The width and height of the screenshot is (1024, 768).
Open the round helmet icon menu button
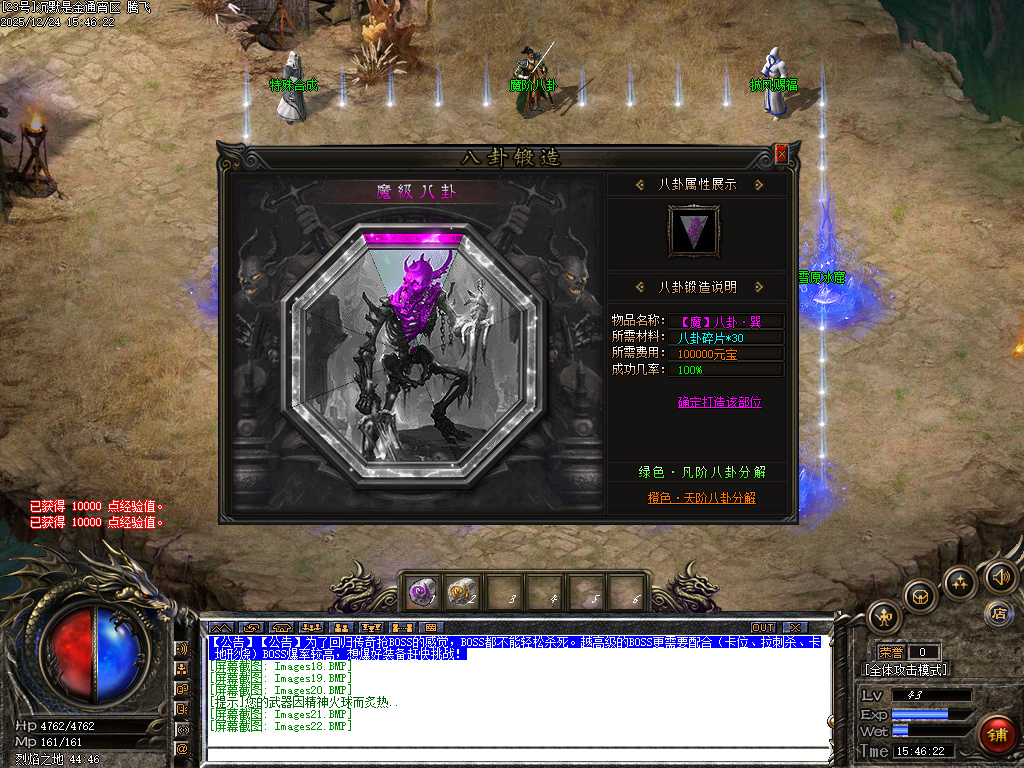[x=920, y=597]
